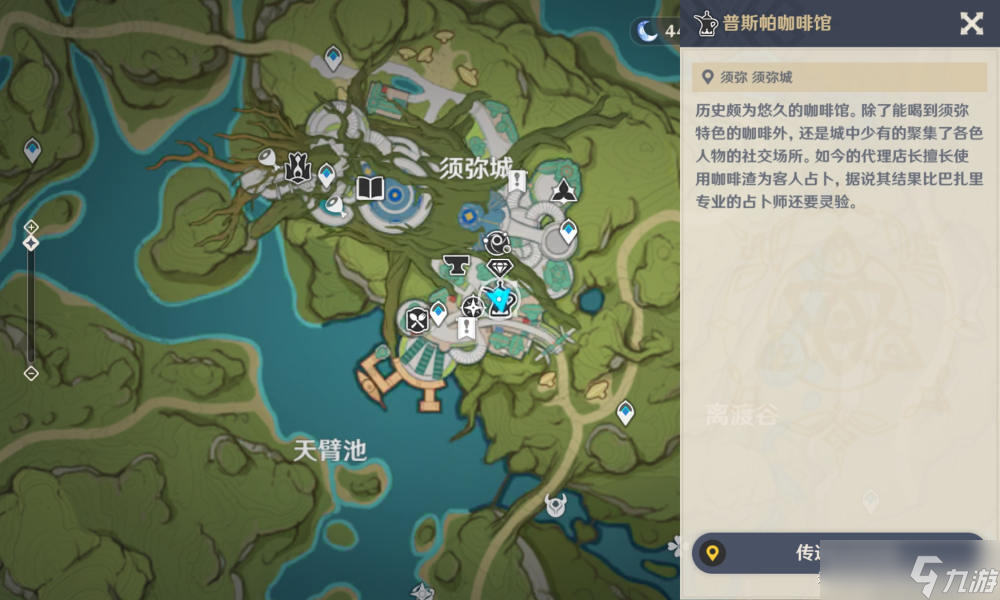Zoom in with the map plus button
Image resolution: width=1000 pixels, height=600 pixels.
pos(31,226)
